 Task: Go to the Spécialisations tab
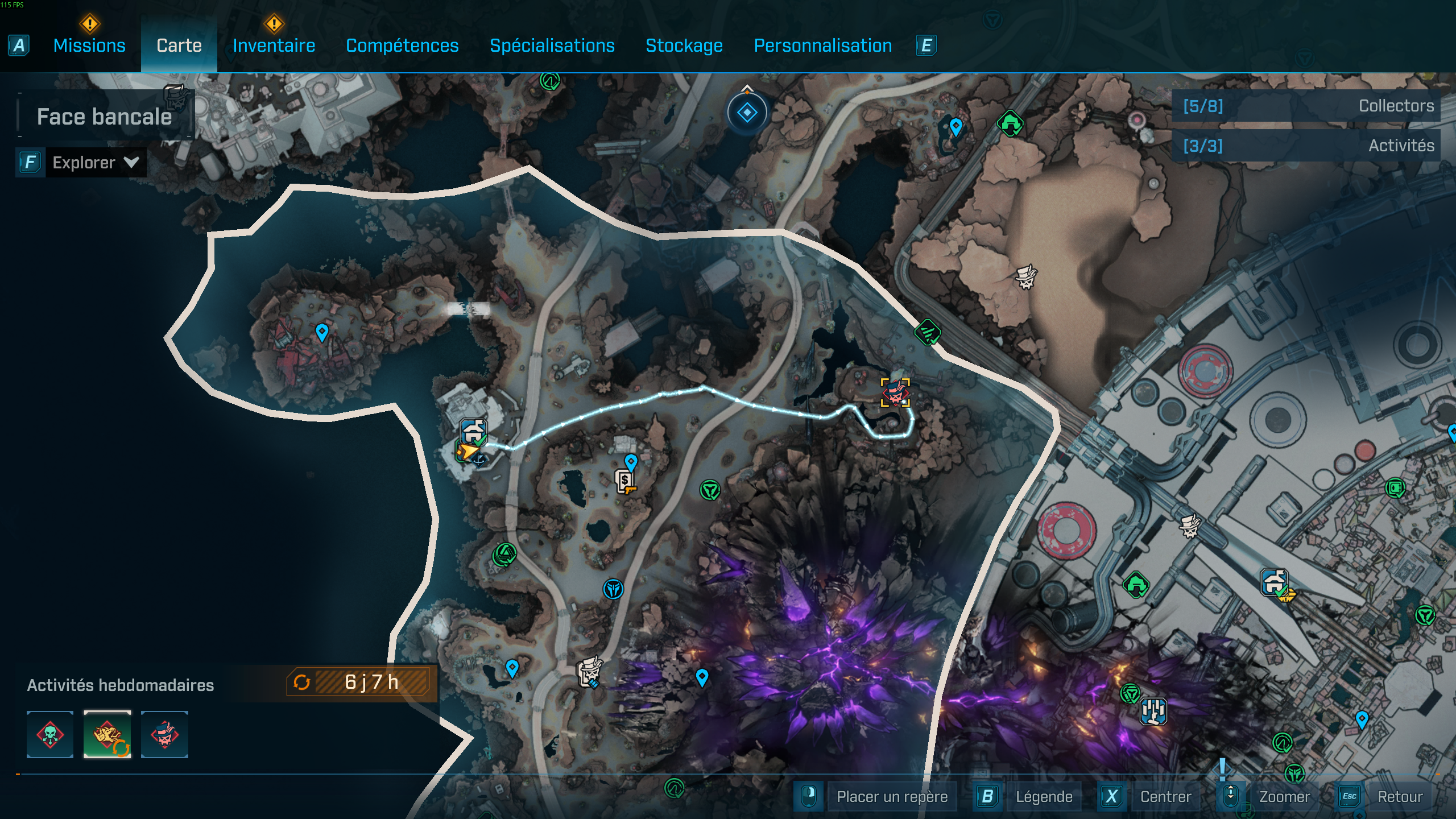[x=552, y=45]
